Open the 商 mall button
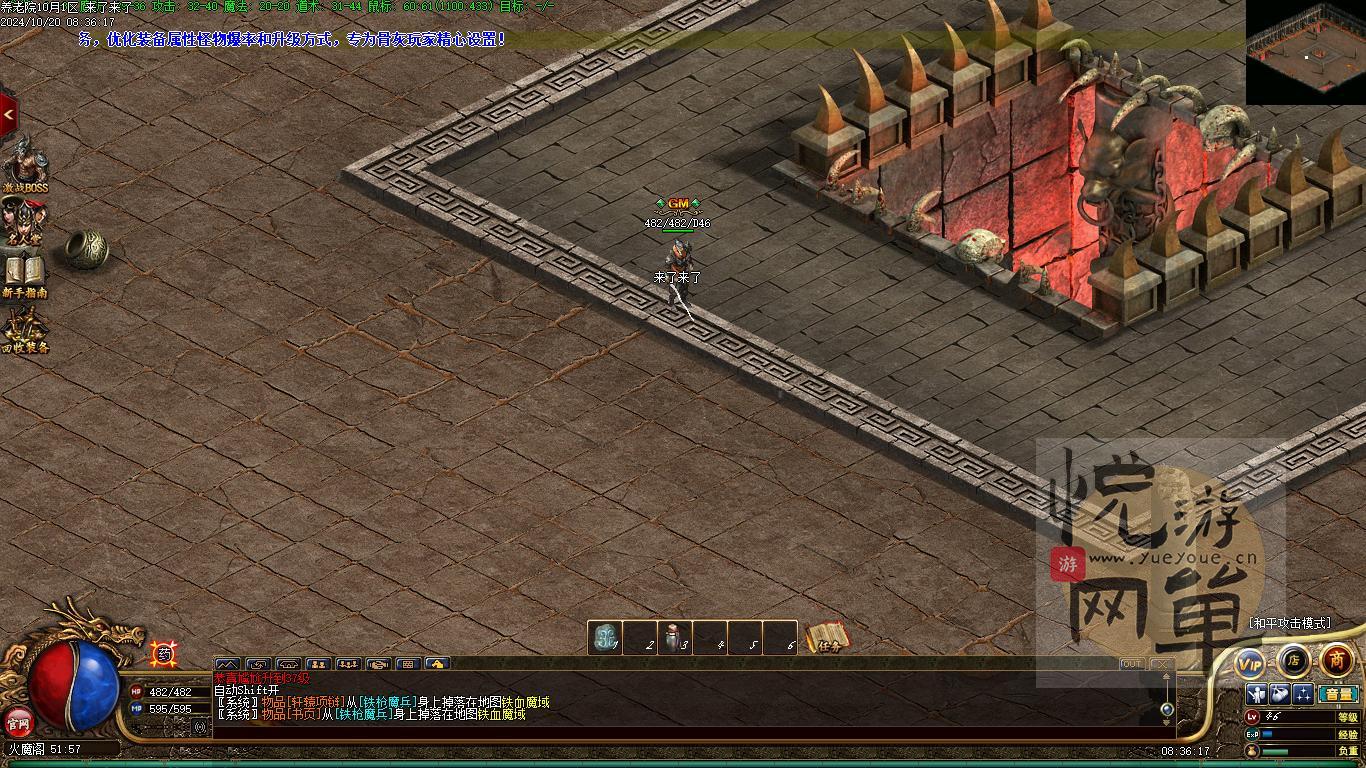Image resolution: width=1366 pixels, height=768 pixels. pyautogui.click(x=1336, y=660)
